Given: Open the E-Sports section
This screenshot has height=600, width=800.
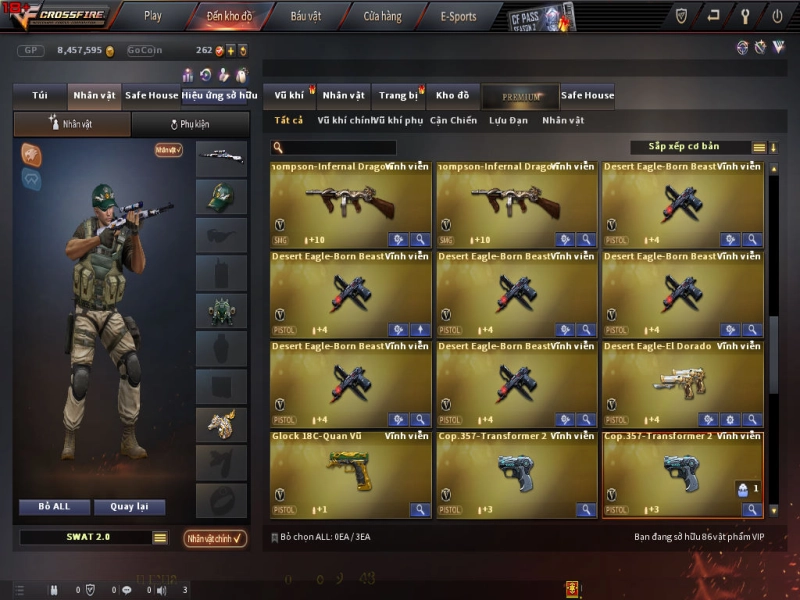Looking at the screenshot, I should (458, 16).
